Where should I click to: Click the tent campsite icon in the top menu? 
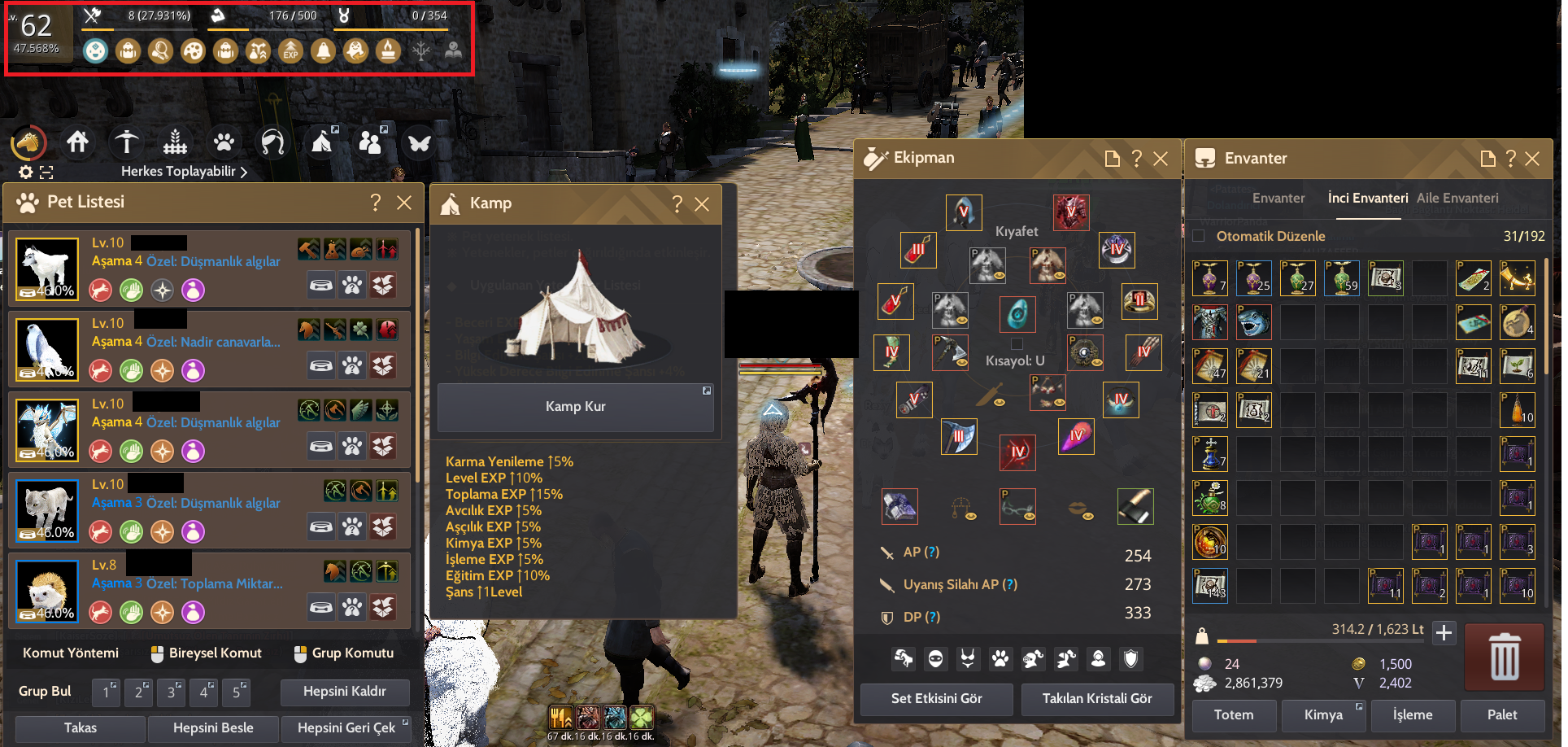(x=322, y=142)
